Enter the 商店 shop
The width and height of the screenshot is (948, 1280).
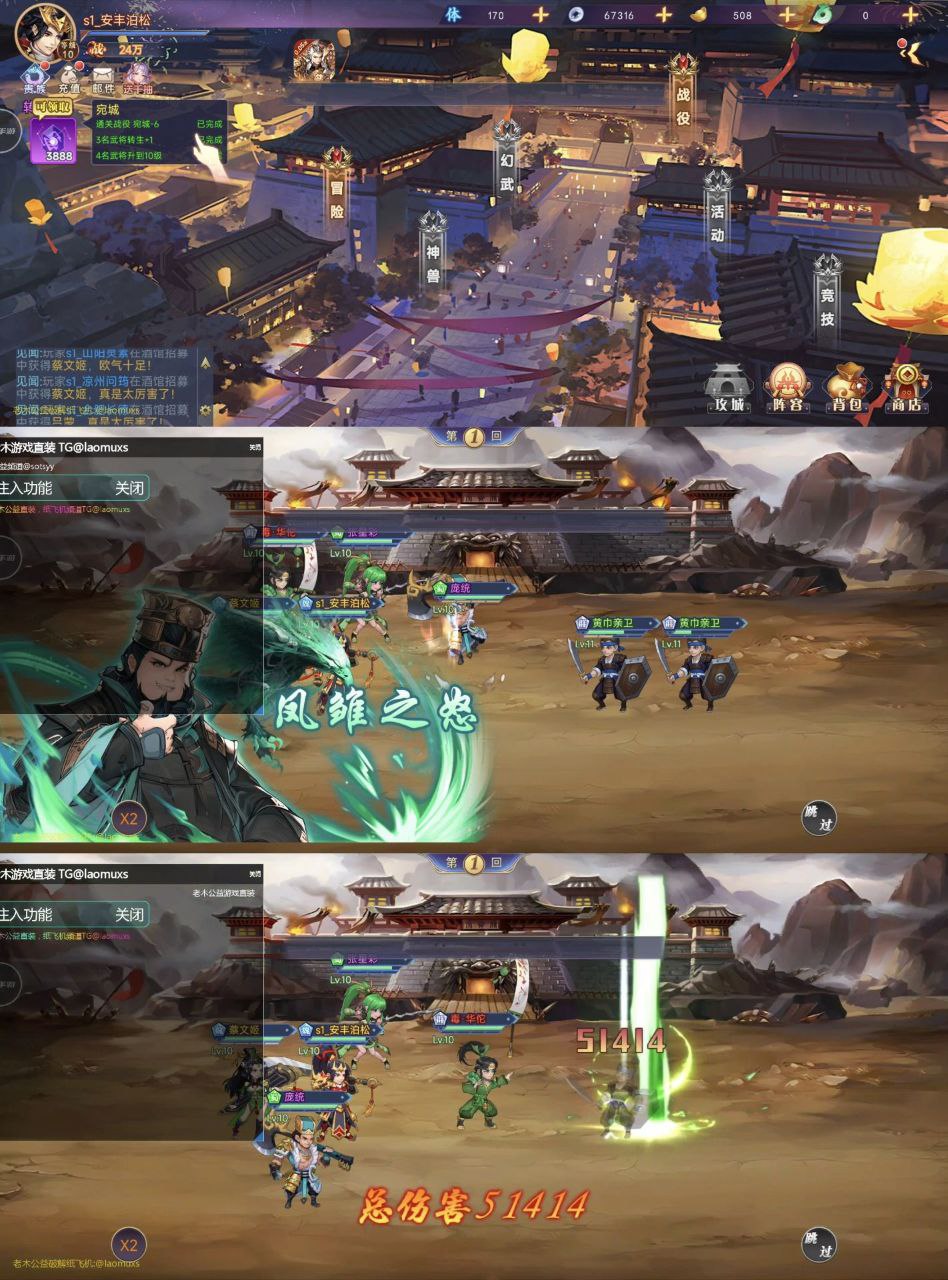point(906,387)
